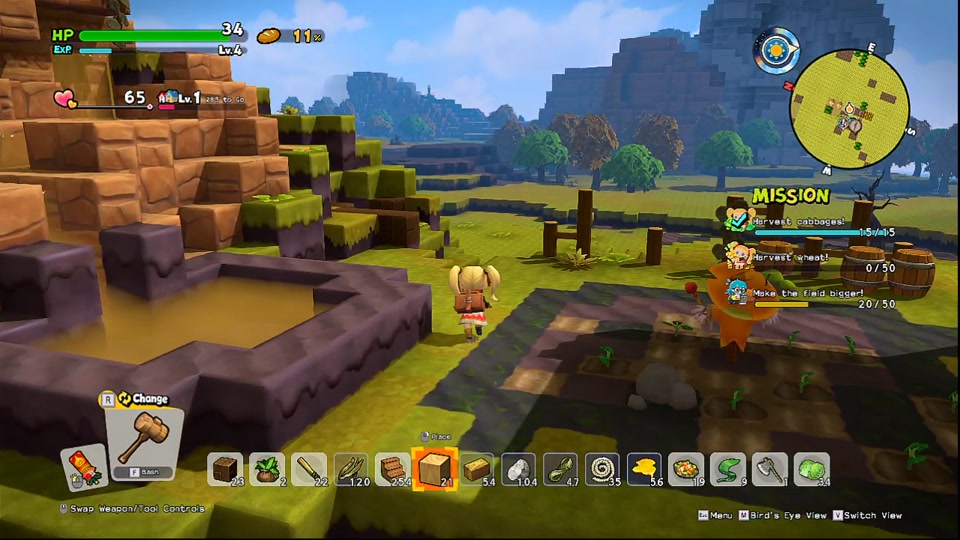Screen dimensions: 960x540
Task: Pick the wooden stick hotbar slot
Action: (309, 469)
